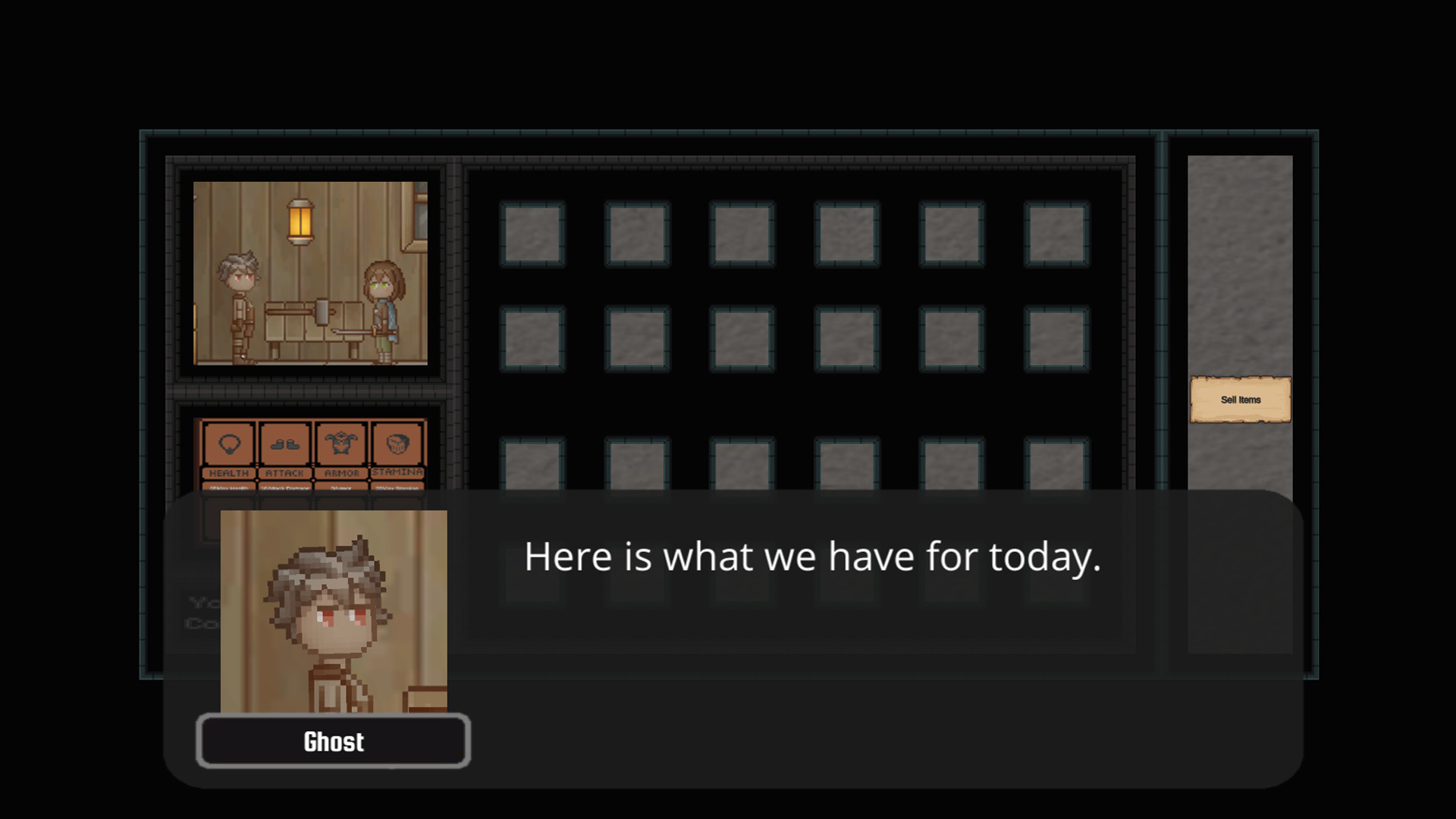
Task: Advance the dialogue saying Here is what we have
Action: (811, 557)
